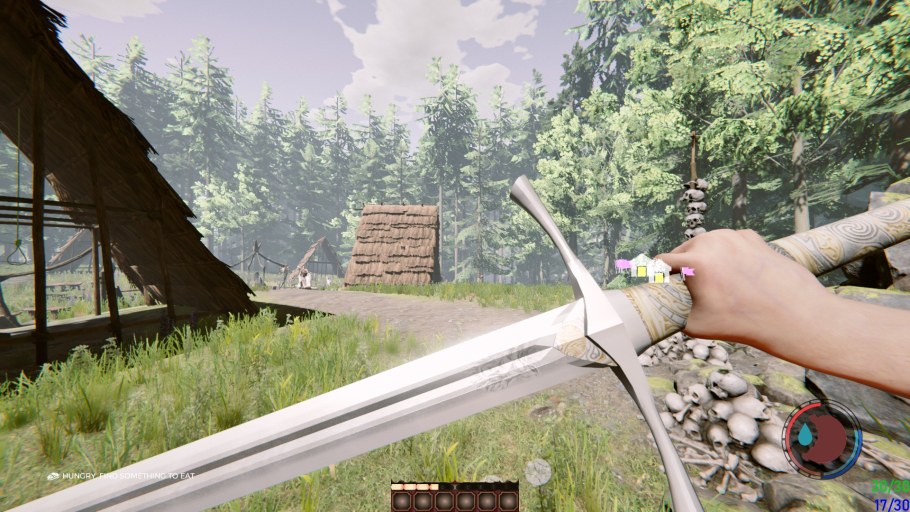This screenshot has width=910, height=512.
Task: Select the colorful house waypoint marker
Action: tap(643, 268)
